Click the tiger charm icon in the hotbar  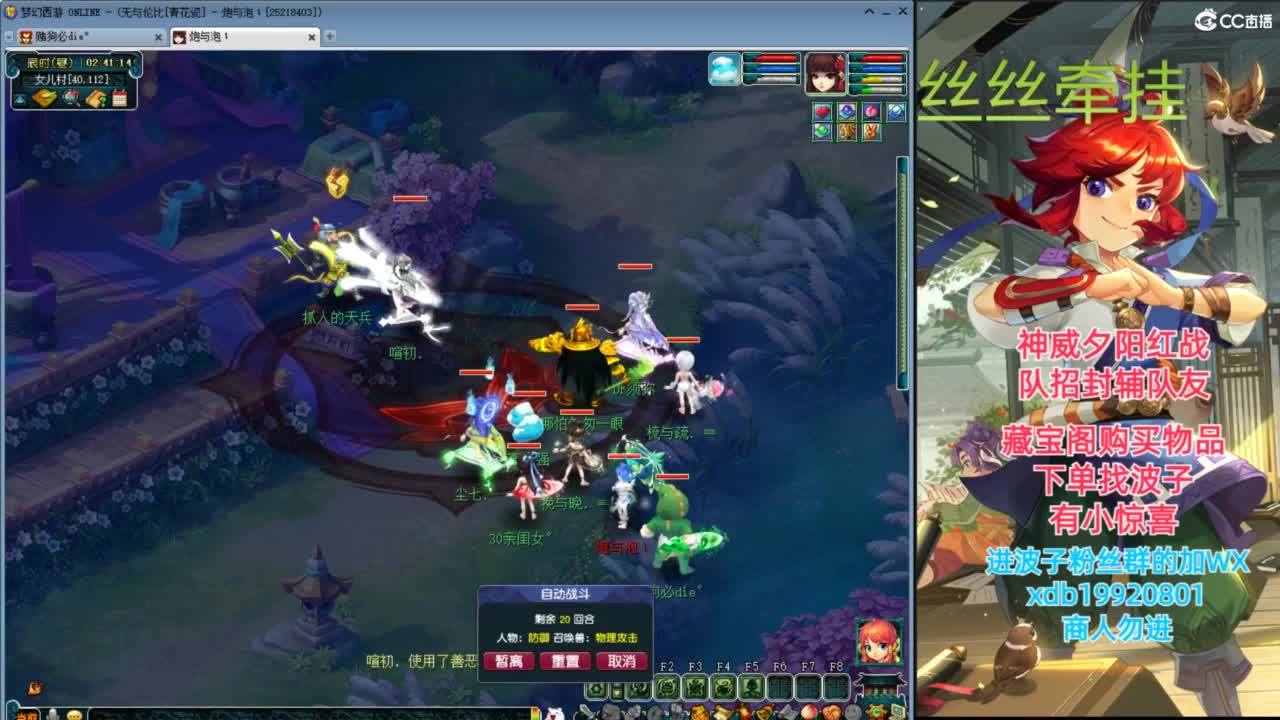pyautogui.click(x=698, y=713)
